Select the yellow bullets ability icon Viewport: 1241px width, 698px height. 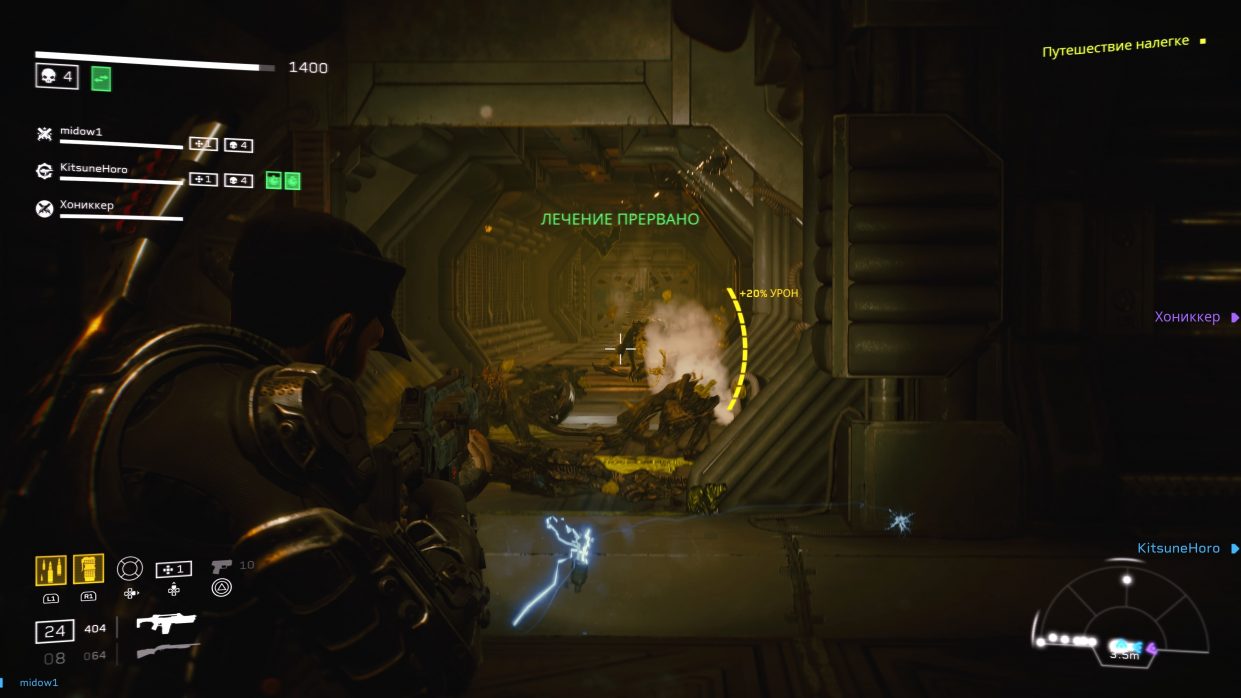[51, 570]
